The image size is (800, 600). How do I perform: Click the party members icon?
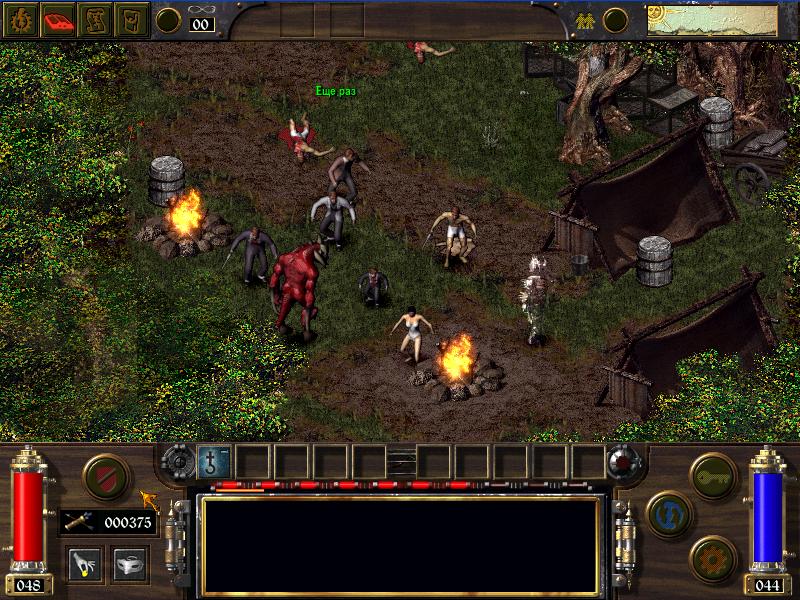(585, 19)
